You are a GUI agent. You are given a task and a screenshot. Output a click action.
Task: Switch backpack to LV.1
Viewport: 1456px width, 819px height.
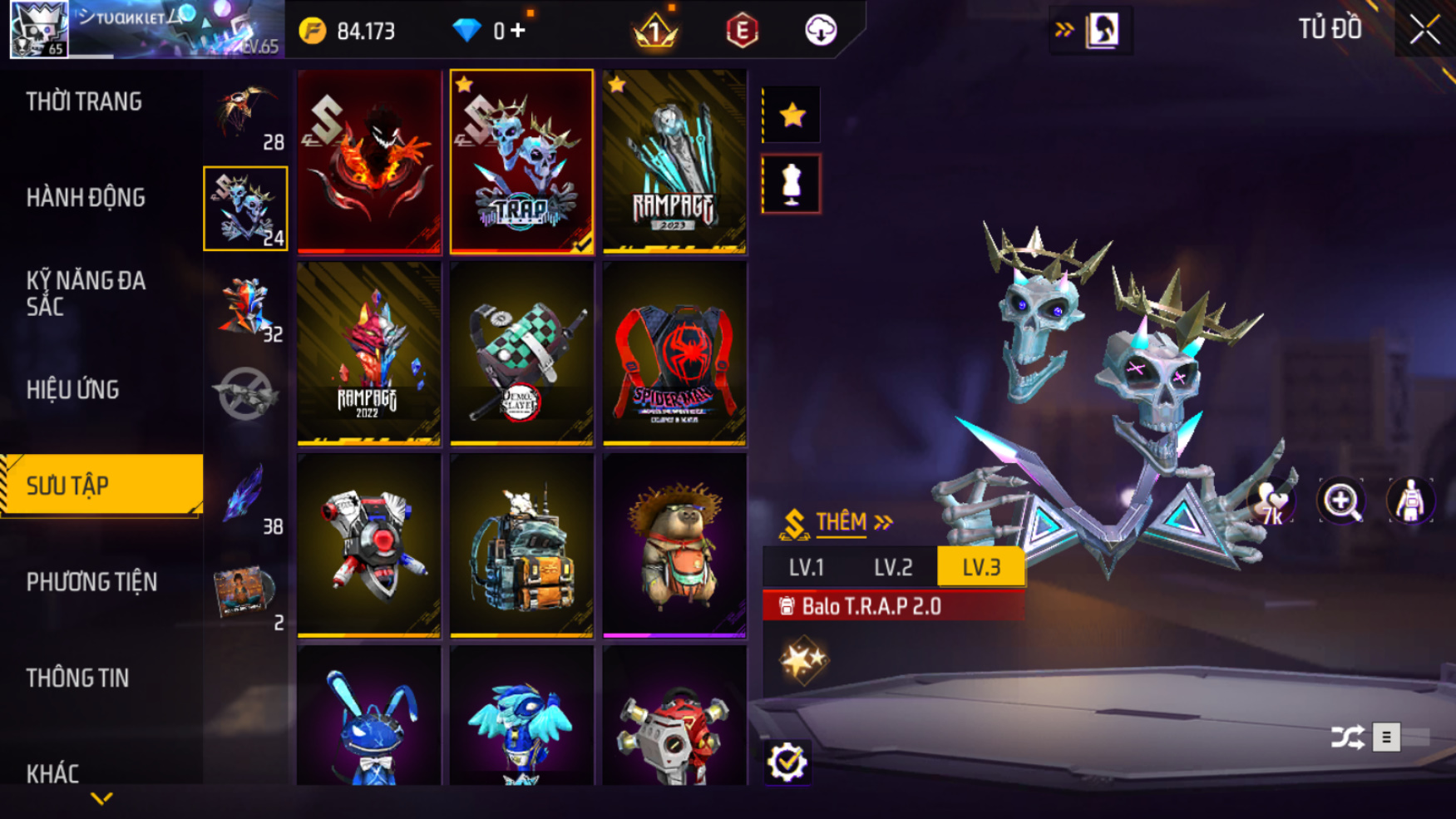(x=806, y=567)
